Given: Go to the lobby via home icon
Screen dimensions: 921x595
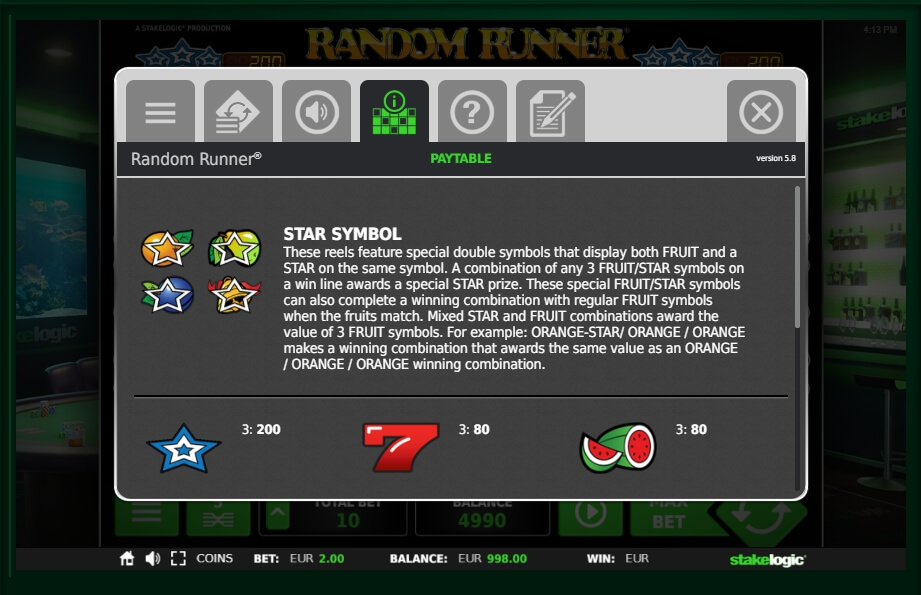Looking at the screenshot, I should 127,559.
